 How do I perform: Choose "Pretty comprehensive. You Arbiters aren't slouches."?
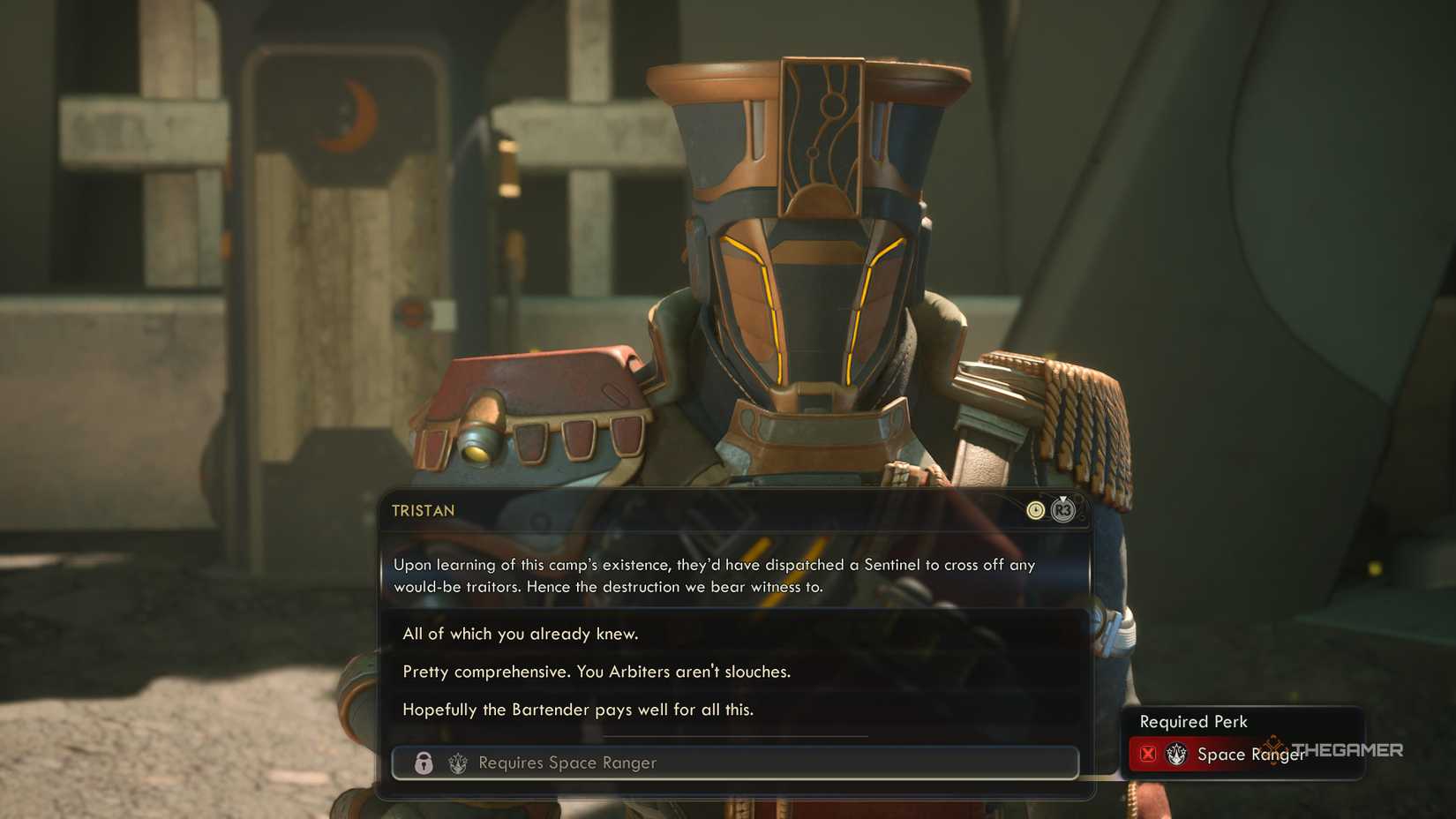coord(597,672)
